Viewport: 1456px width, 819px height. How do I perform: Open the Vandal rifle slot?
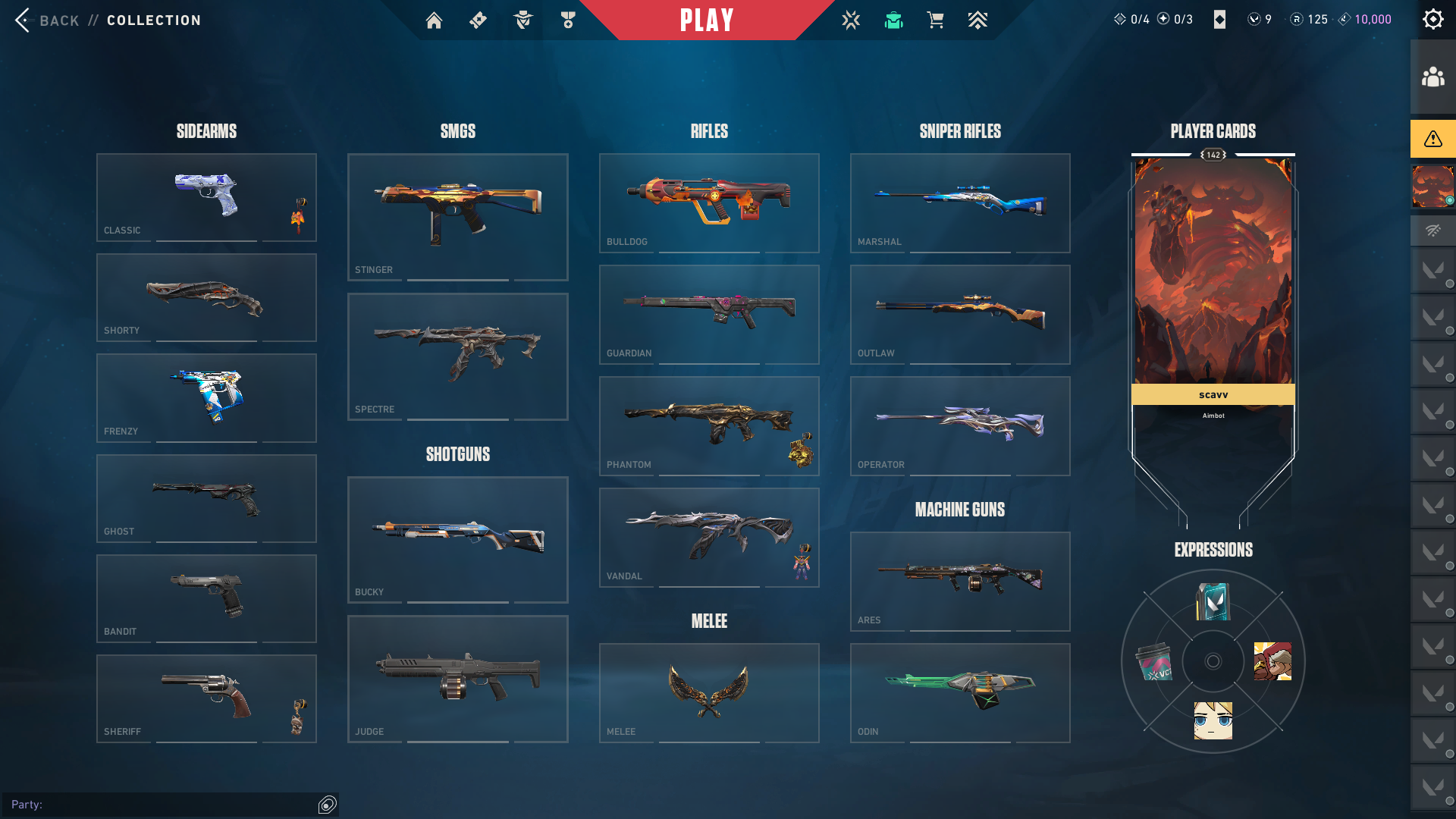pyautogui.click(x=709, y=537)
